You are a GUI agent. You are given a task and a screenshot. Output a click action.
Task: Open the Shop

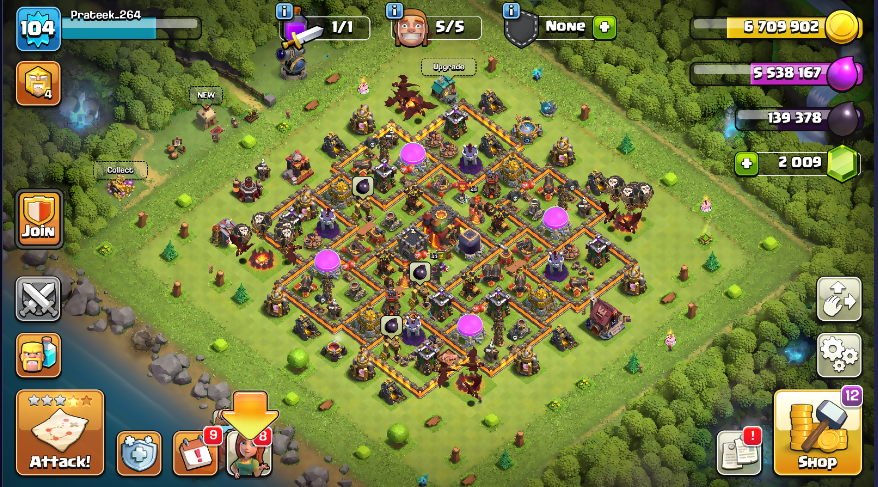click(817, 432)
